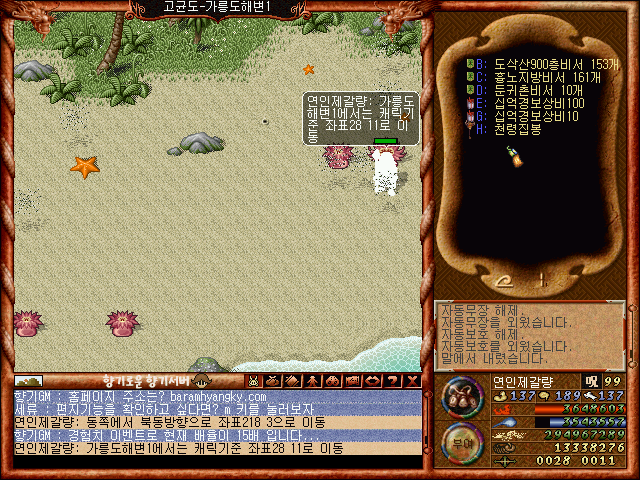Select the 흉노지방비서 inventory row
Viewport: 640px width, 480px height.
(x=530, y=76)
